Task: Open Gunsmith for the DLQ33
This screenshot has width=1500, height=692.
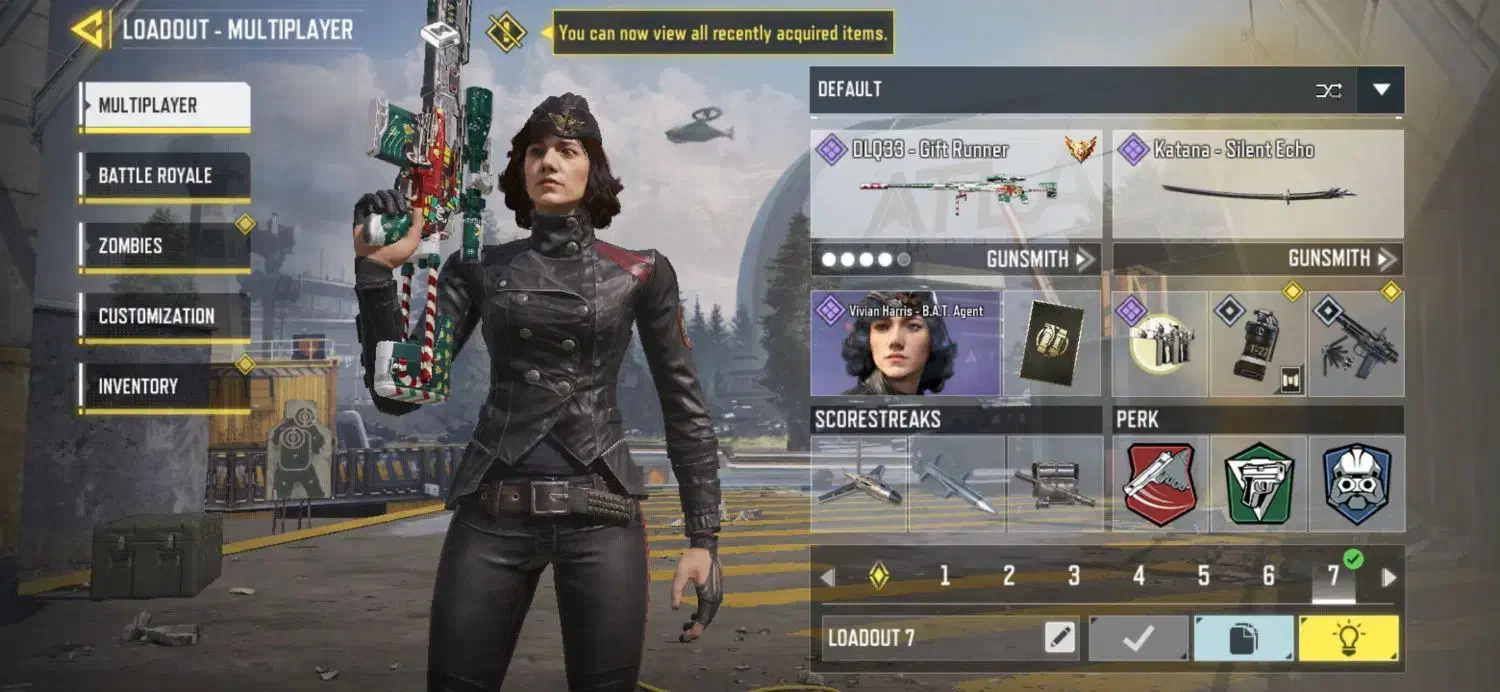Action: 1039,259
